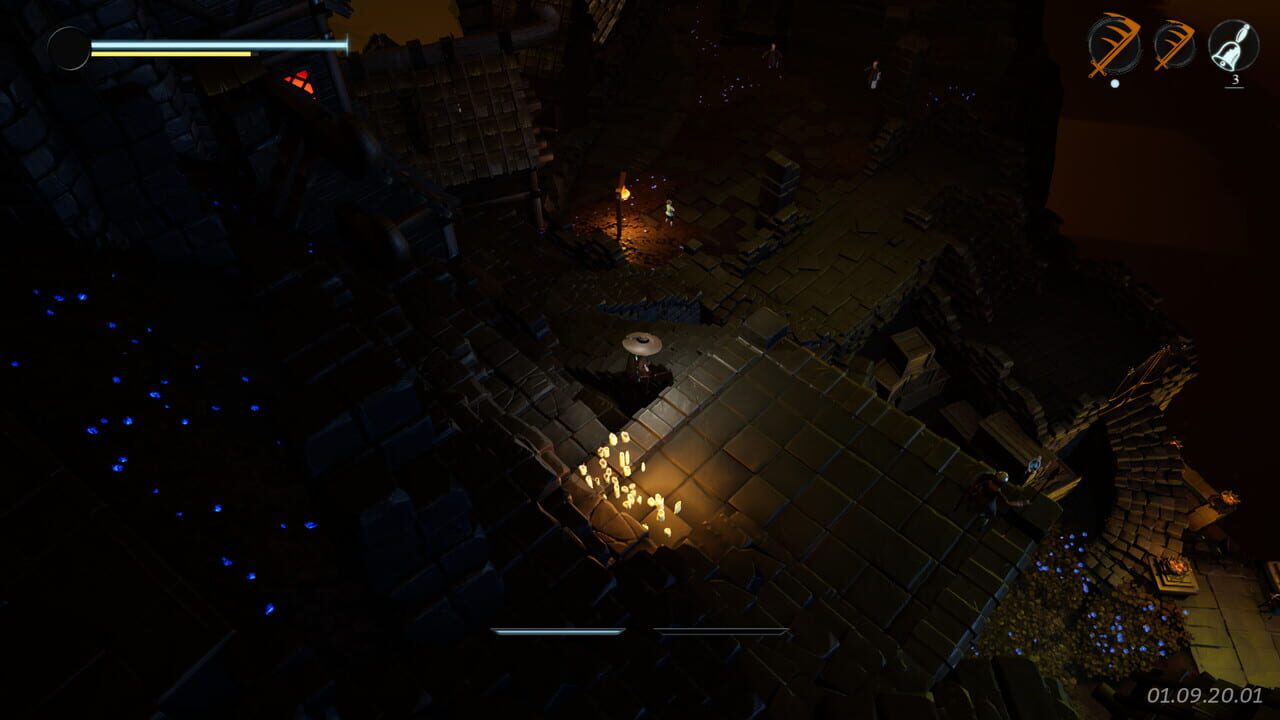Click the circular character portrait frame
Screen dimensions: 1280x720
[70, 47]
